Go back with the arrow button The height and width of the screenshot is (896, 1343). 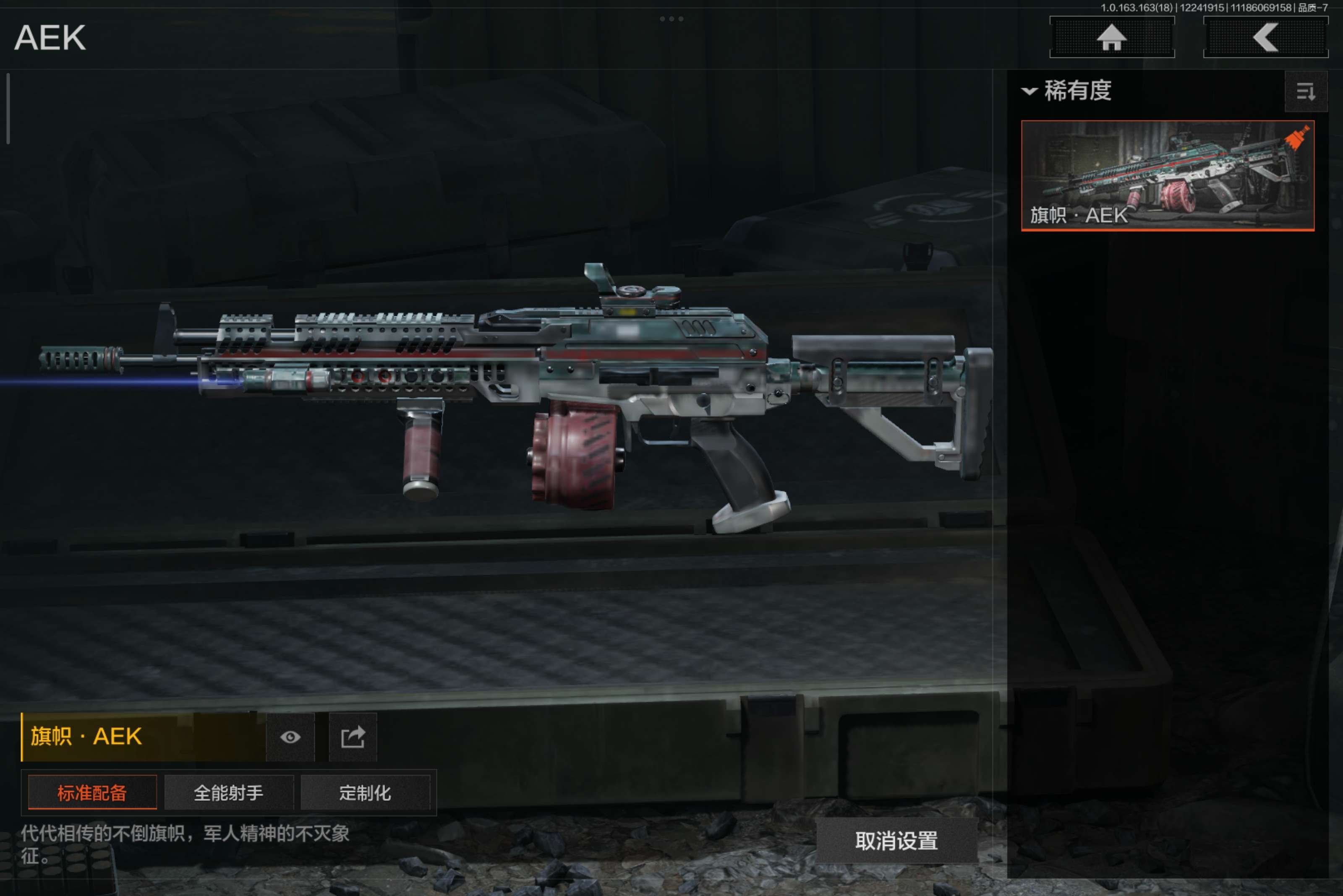tap(1265, 38)
